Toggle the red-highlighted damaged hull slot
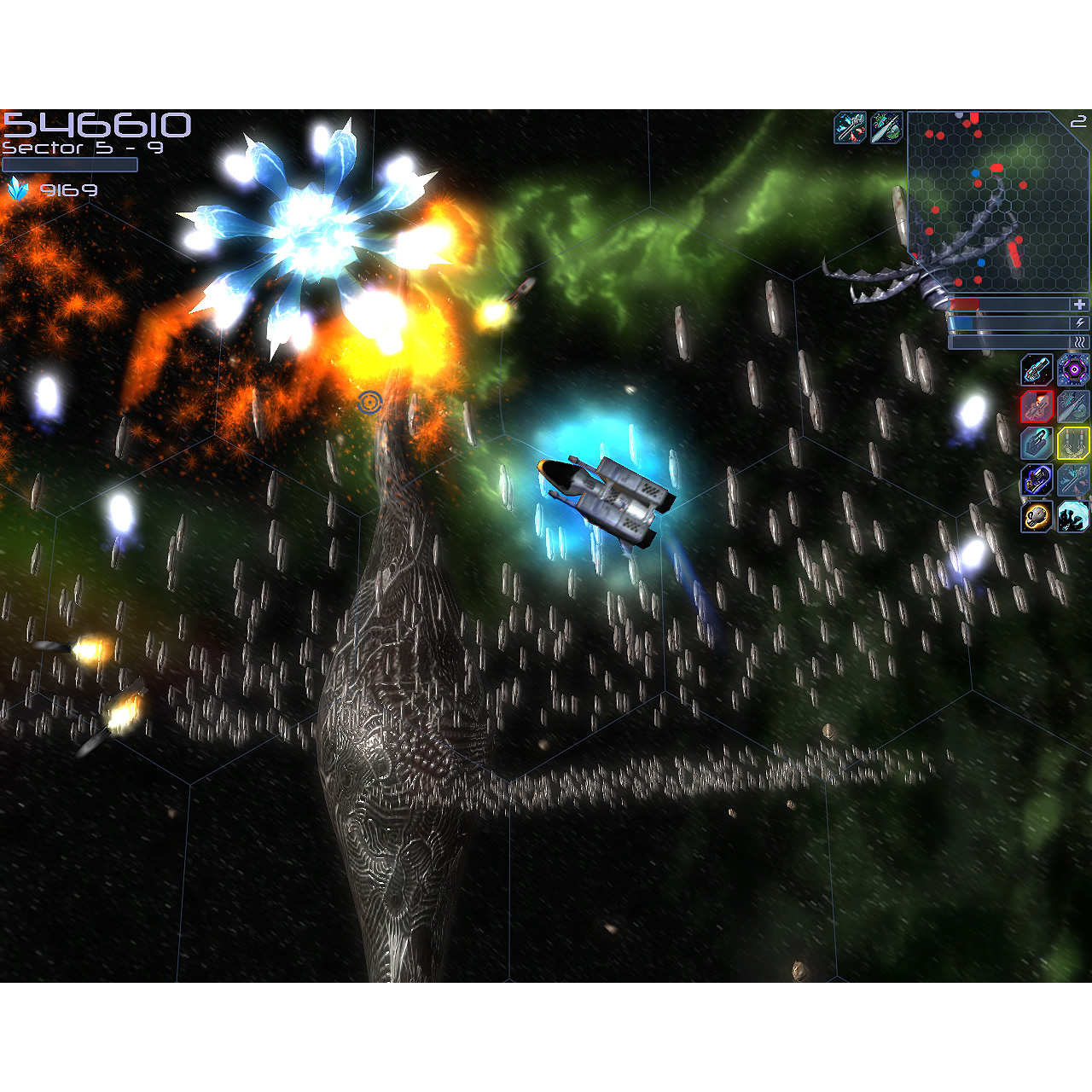The width and height of the screenshot is (1092, 1092). tap(1036, 408)
